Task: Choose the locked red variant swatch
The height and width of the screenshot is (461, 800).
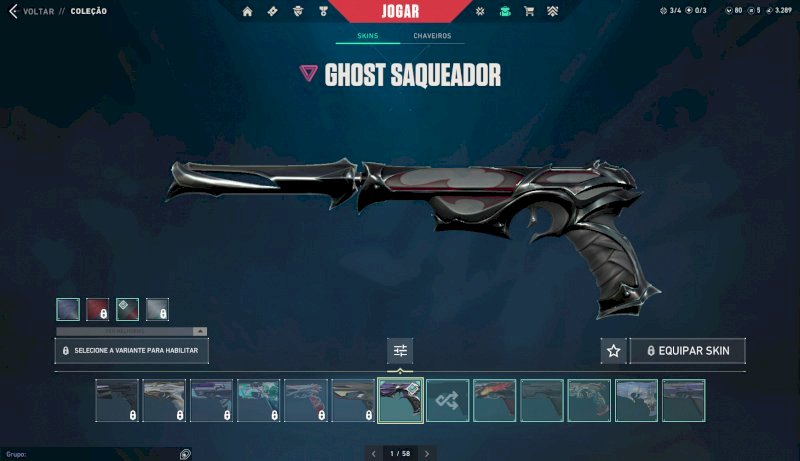Action: (97, 309)
